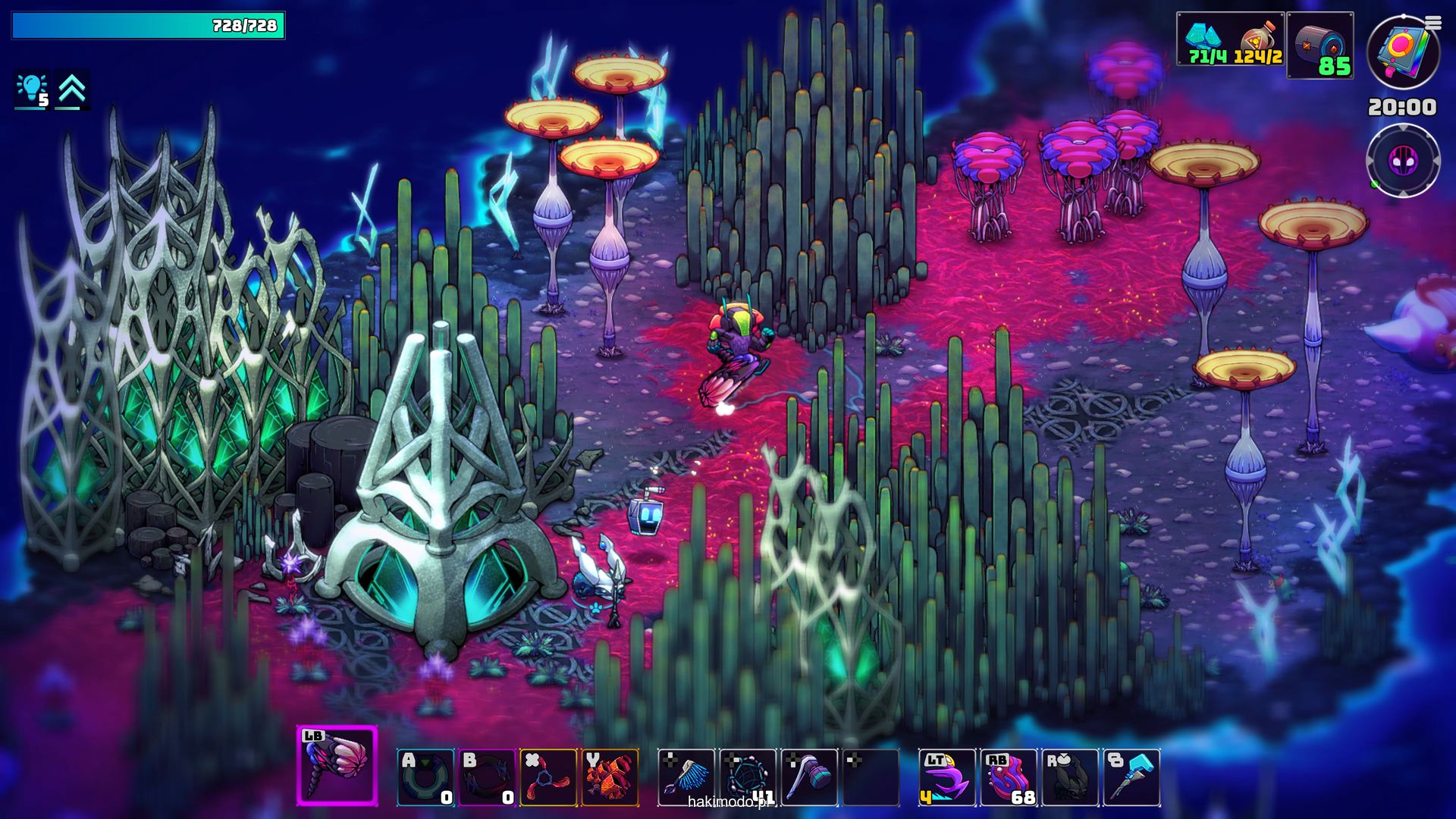Screen dimensions: 1456x819
Task: Use the dark thorn ring gadget
Action: [487, 777]
